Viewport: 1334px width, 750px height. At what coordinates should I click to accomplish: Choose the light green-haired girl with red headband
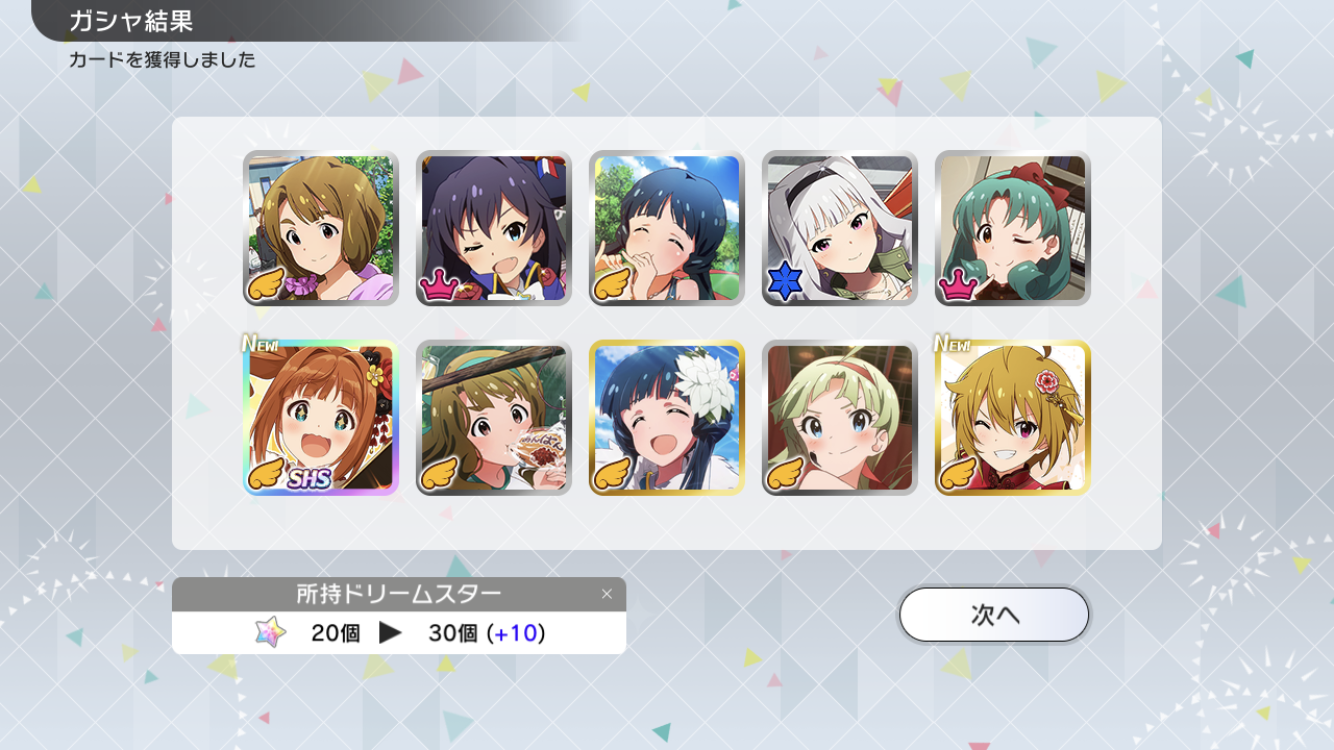839,418
